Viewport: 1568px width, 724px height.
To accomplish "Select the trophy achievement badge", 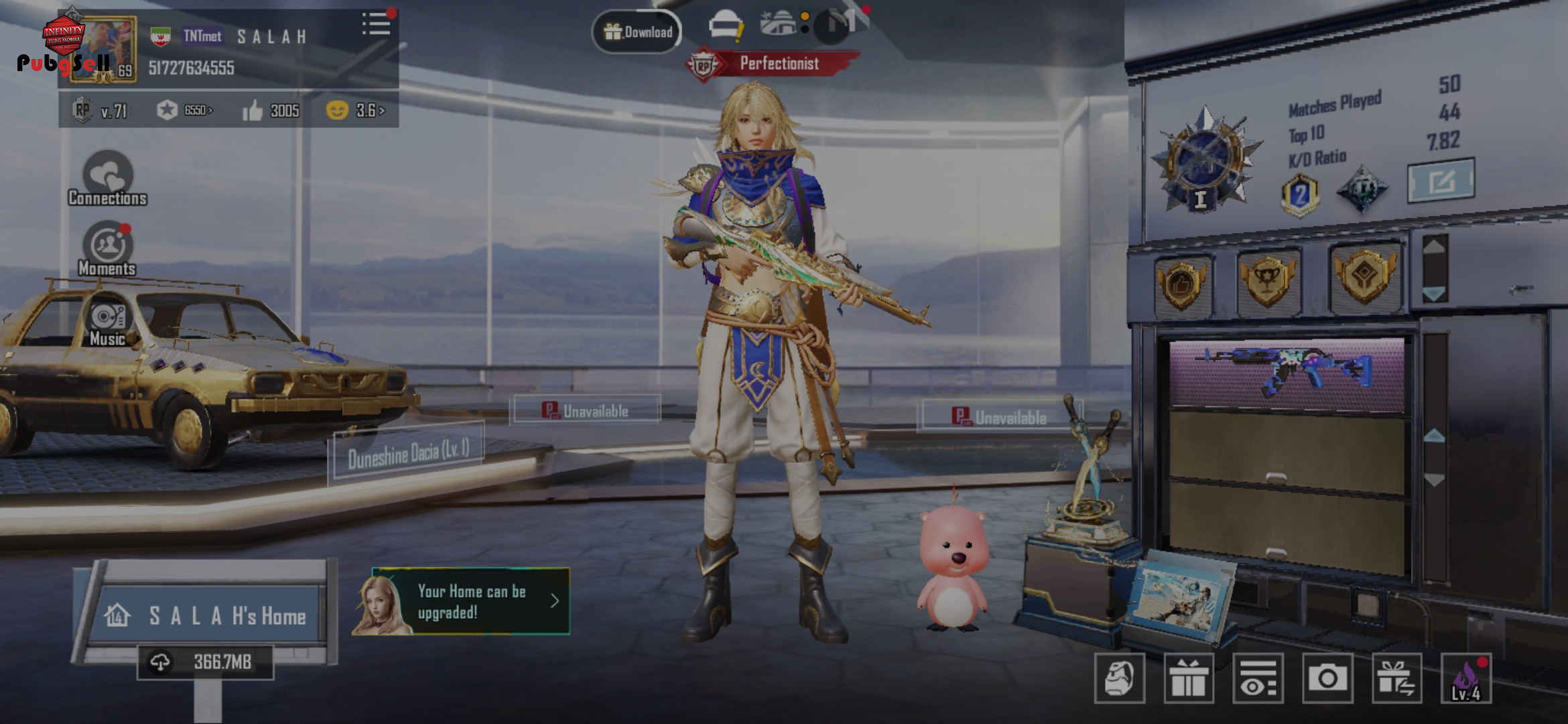I will tap(1267, 280).
